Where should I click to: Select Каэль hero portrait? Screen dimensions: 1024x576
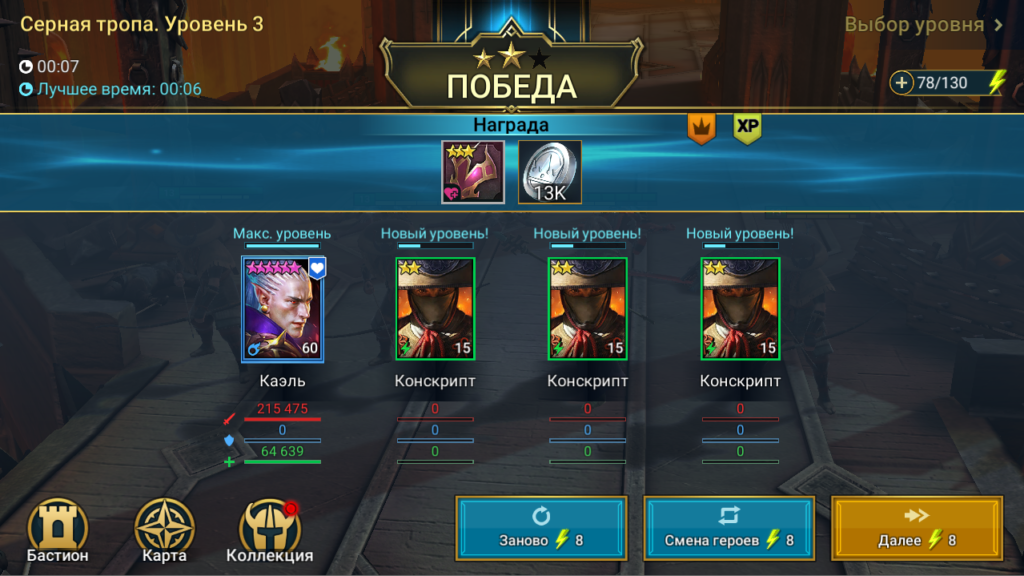click(x=284, y=309)
